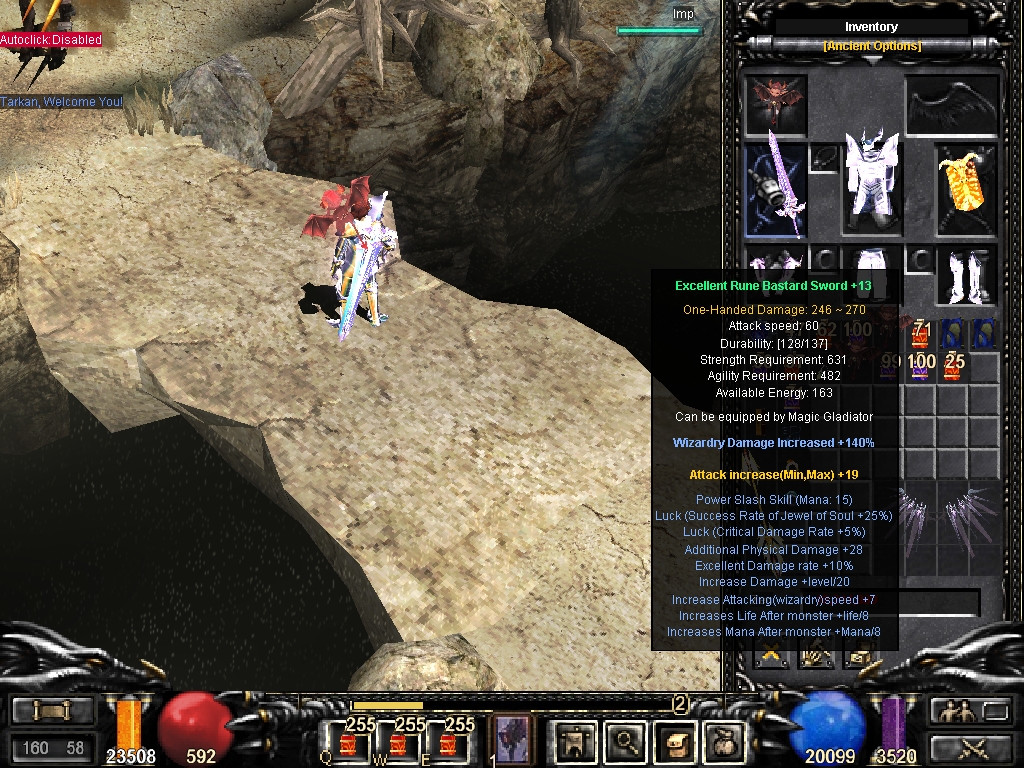Open the magnifying glass search button
1024x768 pixels.
626,741
